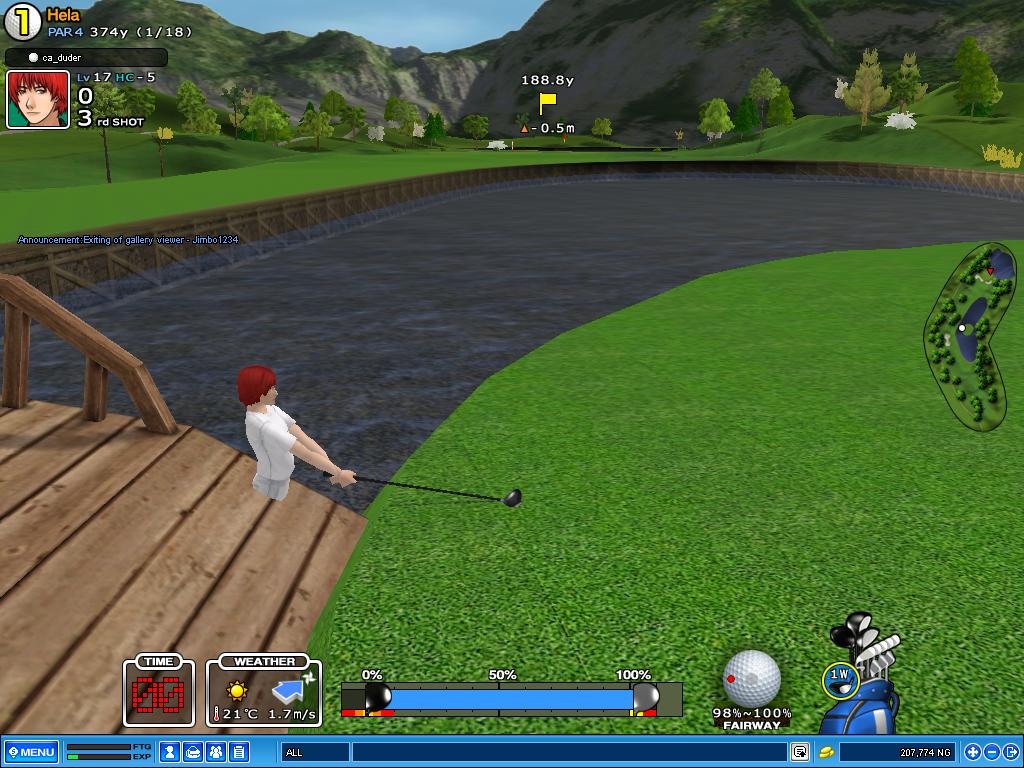Toggle the chat window icon button

click(800, 752)
